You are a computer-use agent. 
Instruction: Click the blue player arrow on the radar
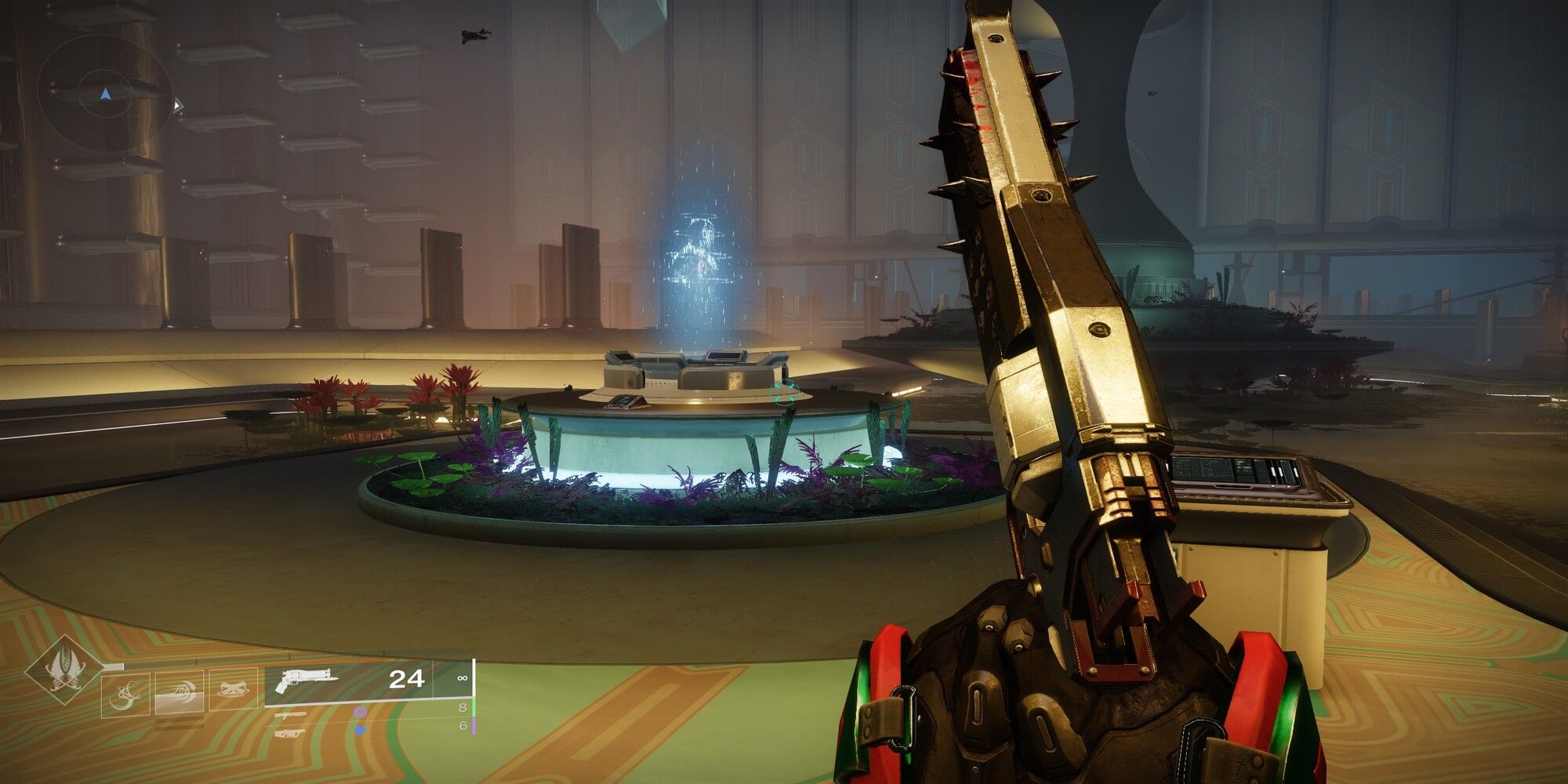click(x=105, y=94)
